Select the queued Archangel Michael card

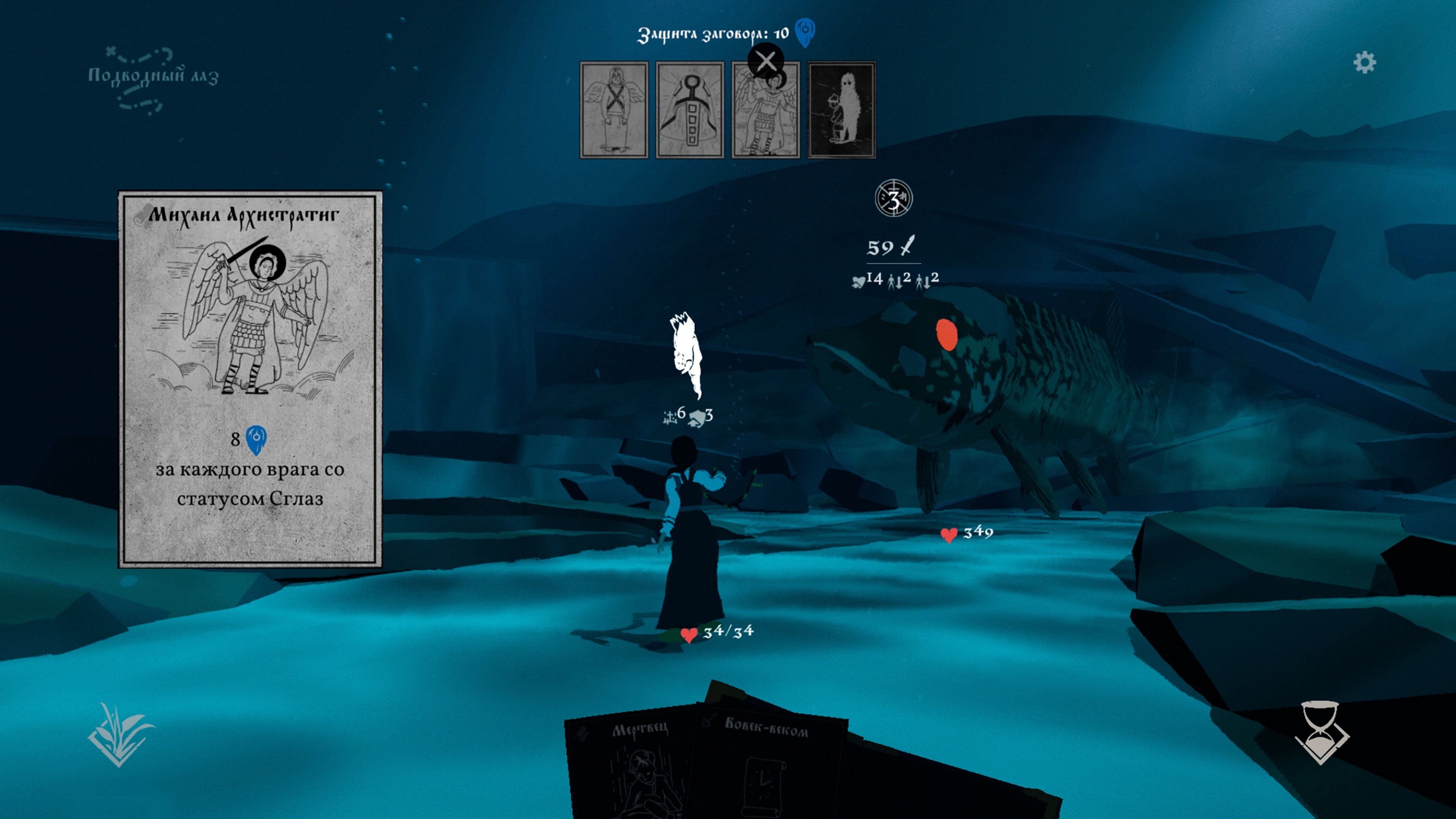point(765,119)
